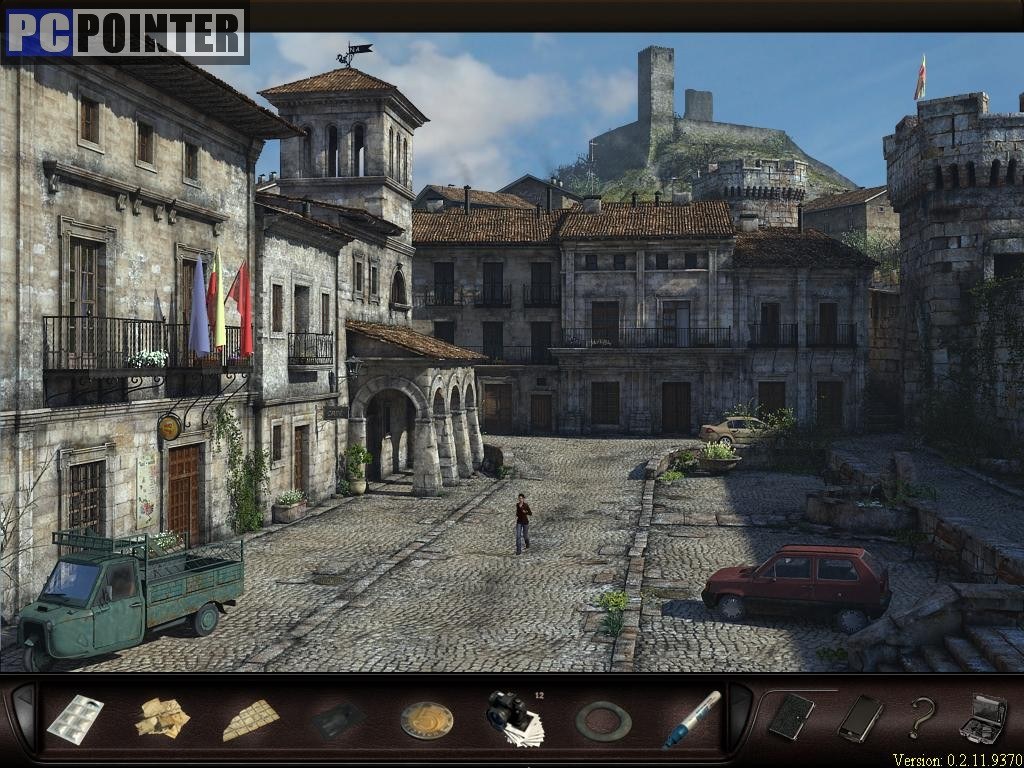Open the black notebook journal

point(790,716)
